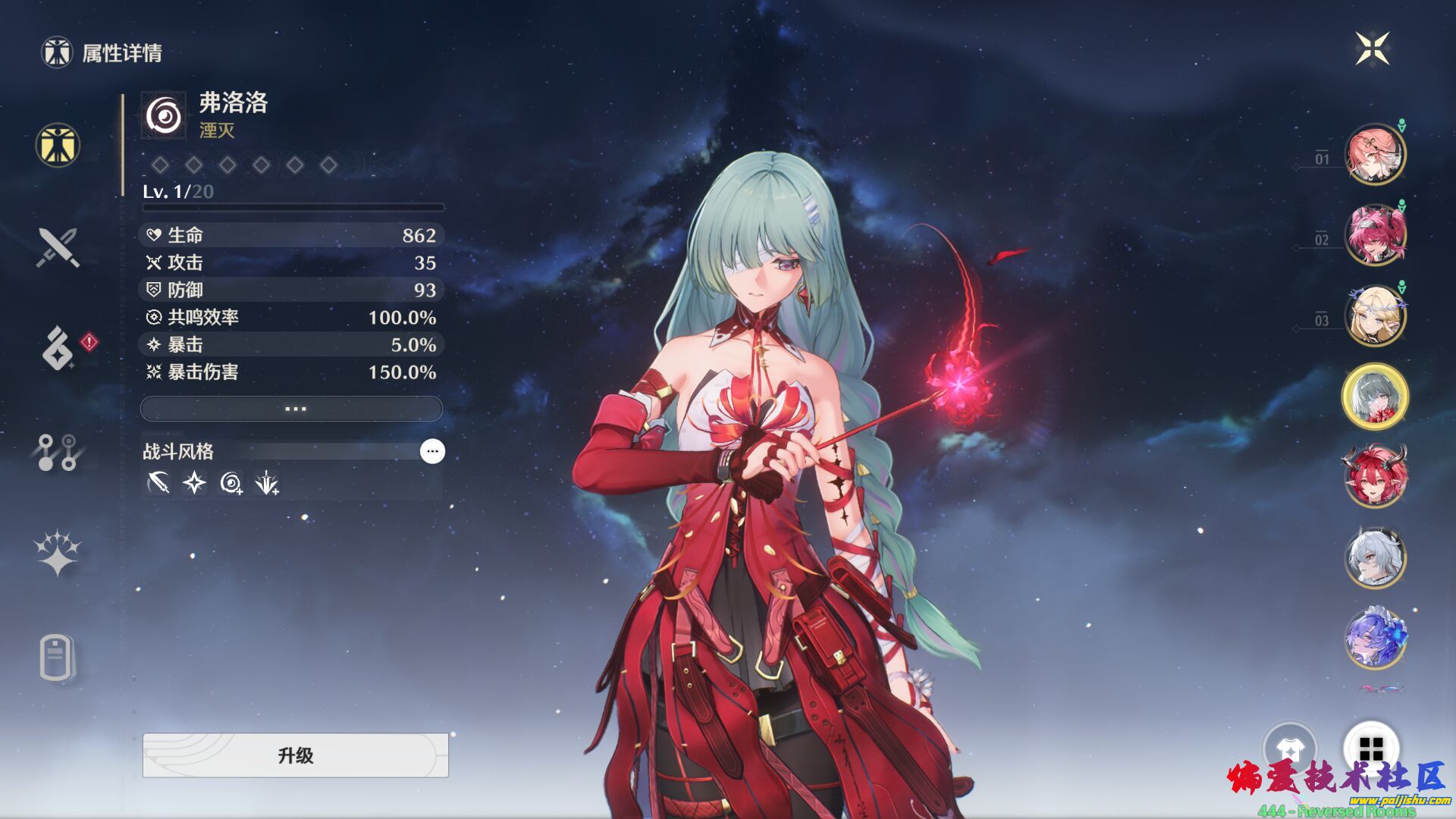
Task: Select the blonde character in slot 03
Action: (1375, 316)
